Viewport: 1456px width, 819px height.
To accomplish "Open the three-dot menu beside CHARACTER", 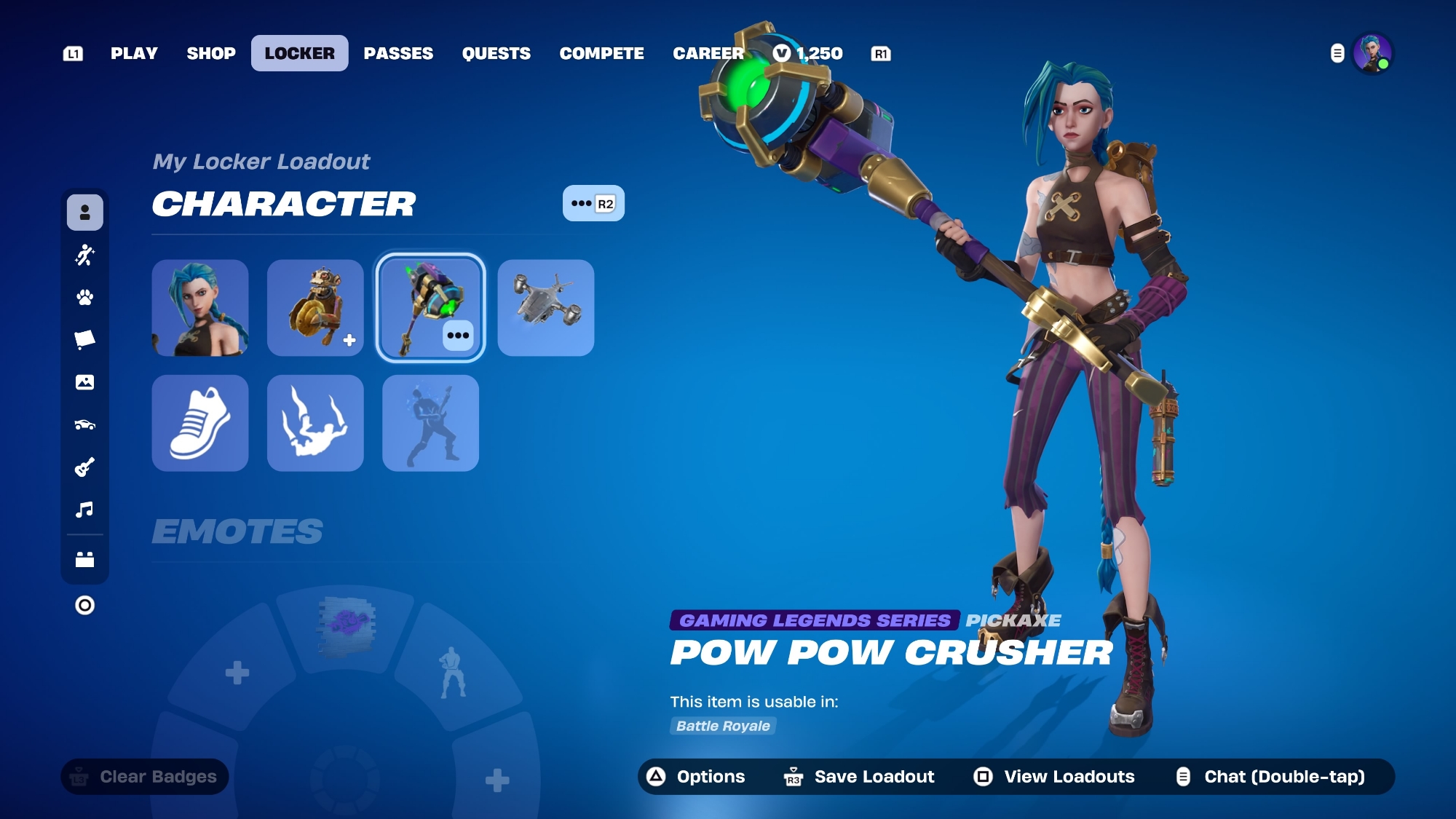I will pyautogui.click(x=593, y=203).
